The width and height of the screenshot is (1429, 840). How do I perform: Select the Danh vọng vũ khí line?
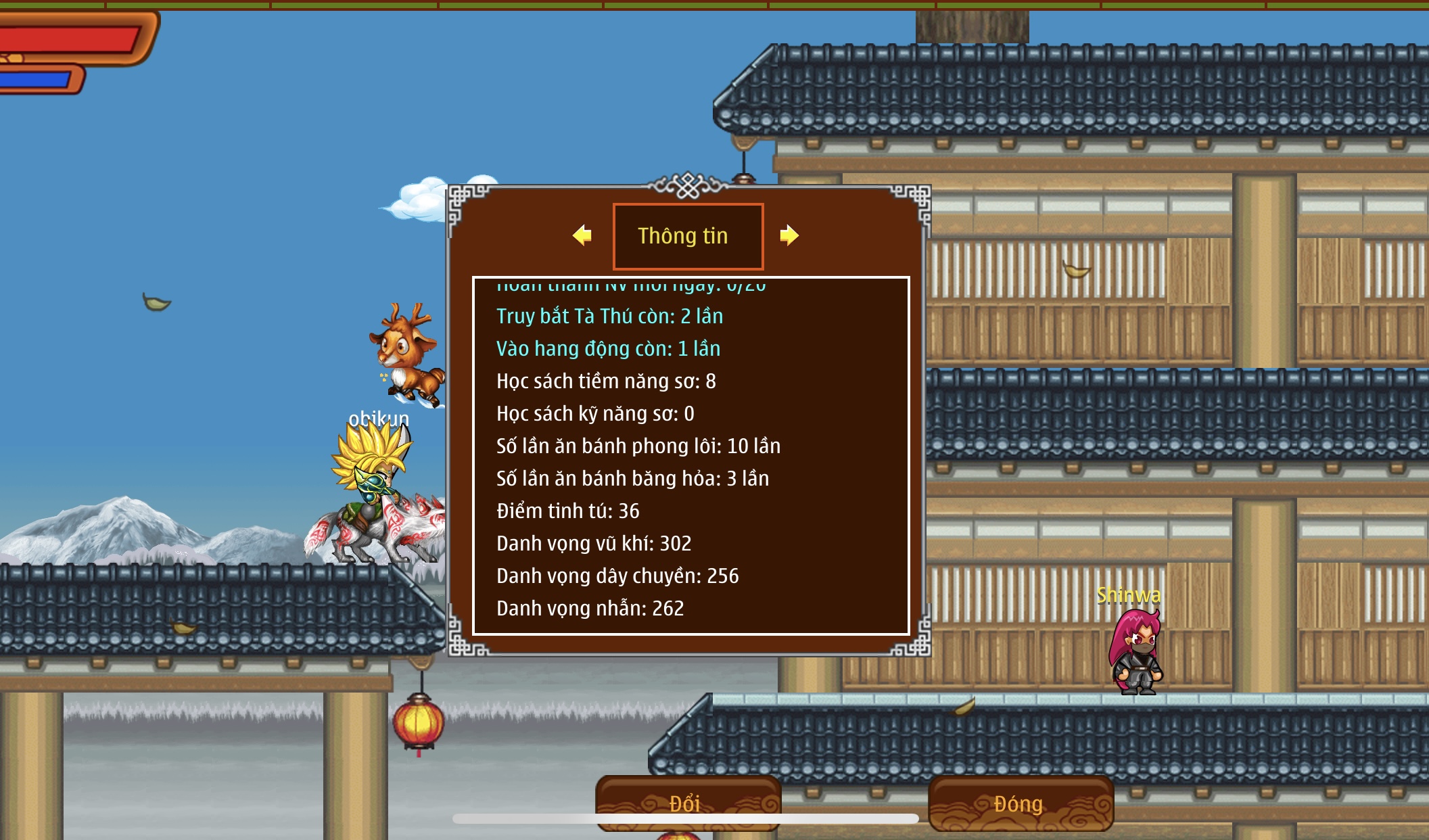click(594, 544)
